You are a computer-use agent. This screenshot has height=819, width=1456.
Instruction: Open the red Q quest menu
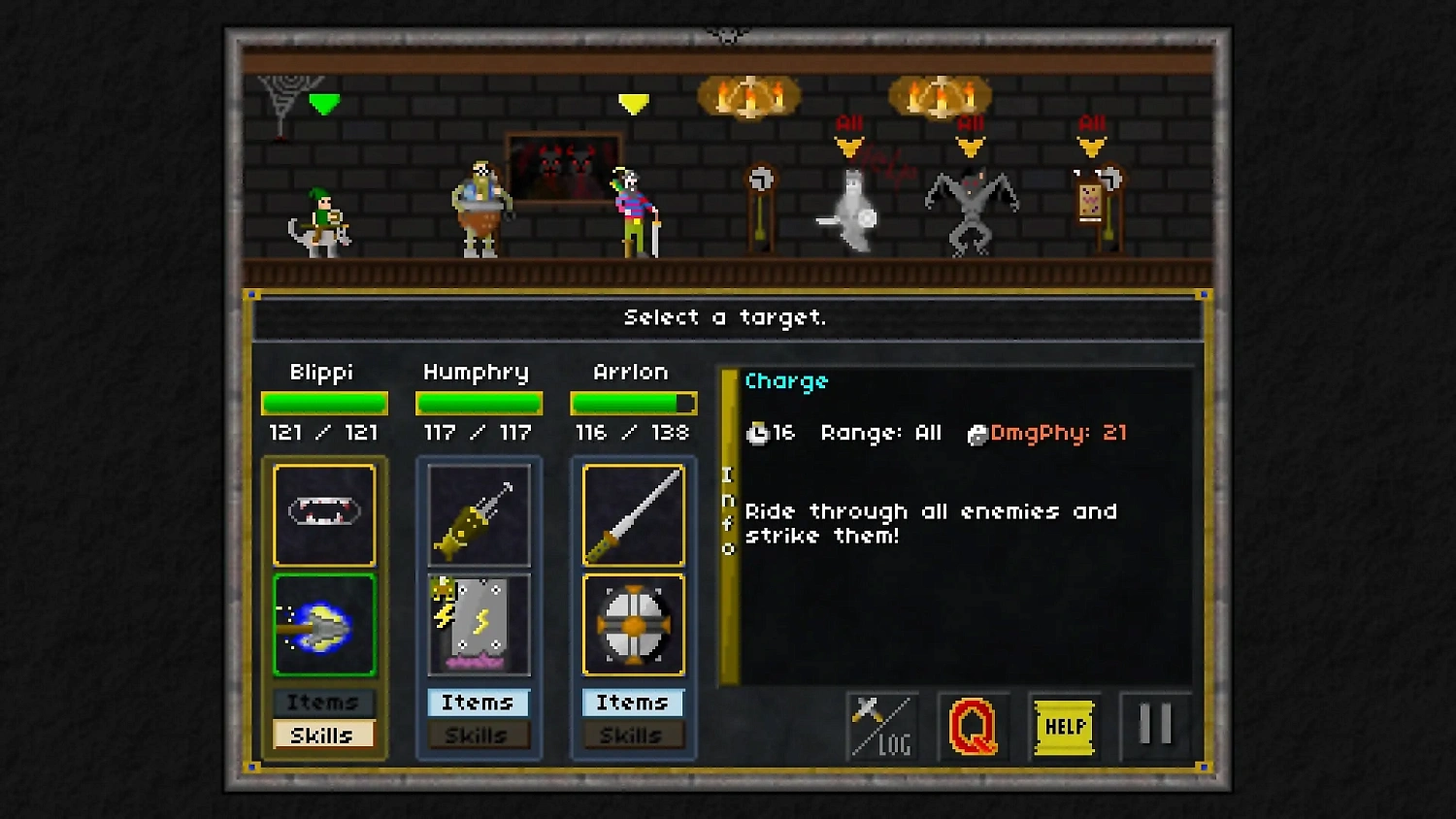coord(975,726)
